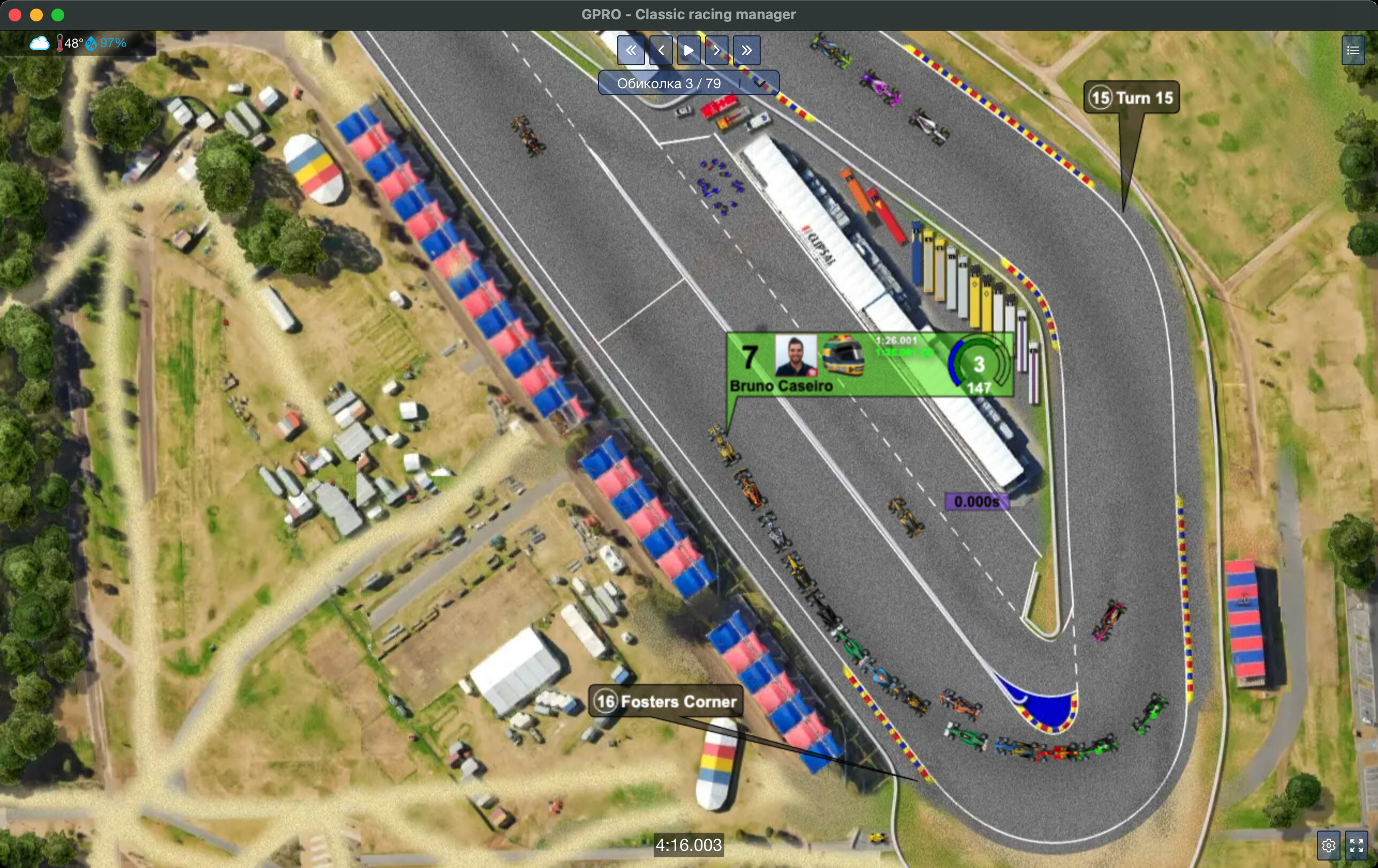Image resolution: width=1378 pixels, height=868 pixels.
Task: Skip to final lap with double-right arrows
Action: tap(747, 50)
